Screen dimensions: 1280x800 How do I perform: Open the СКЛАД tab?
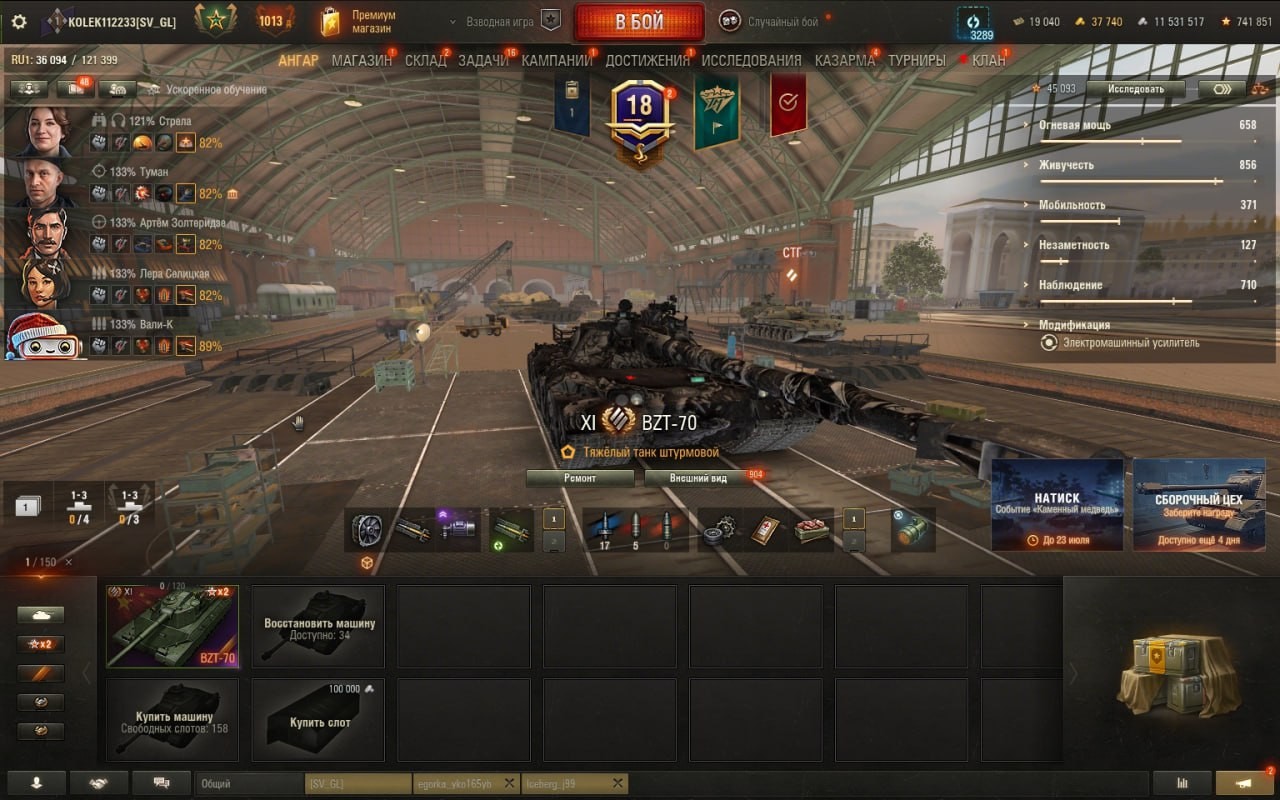[x=425, y=60]
